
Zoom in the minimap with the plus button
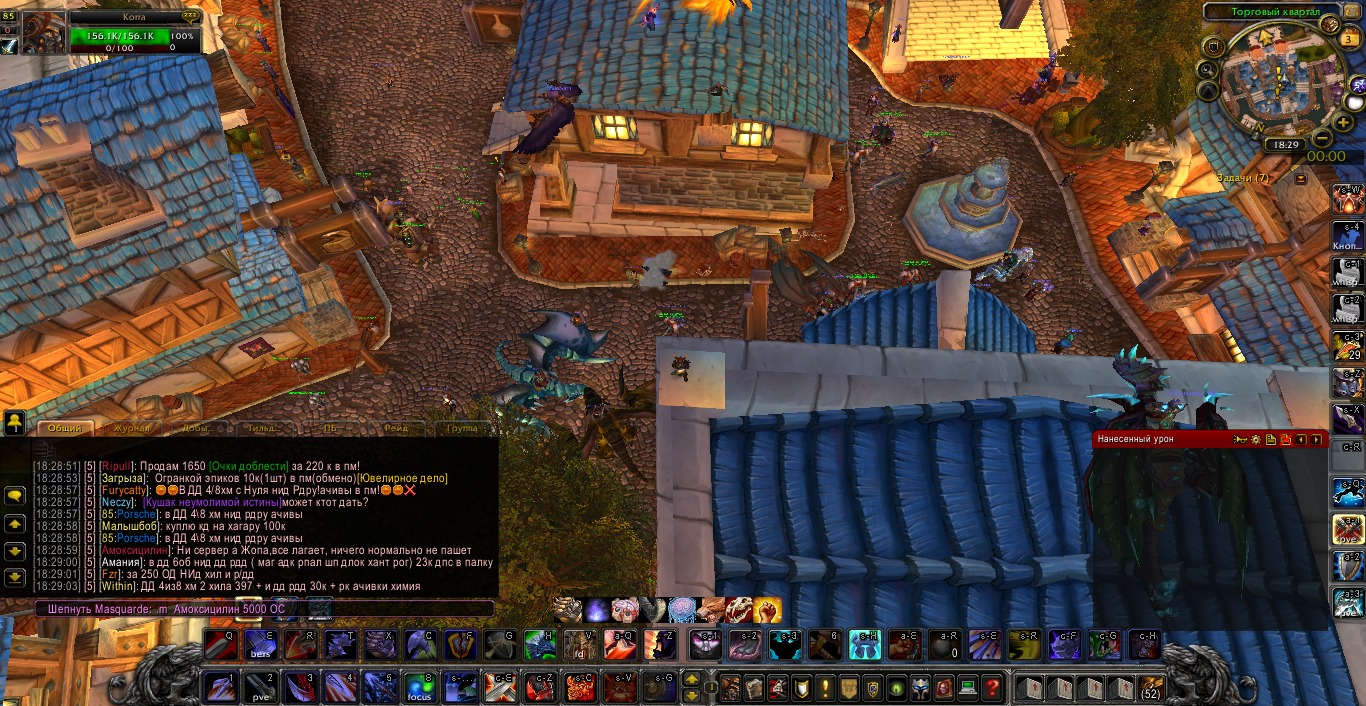[x=1343, y=122]
